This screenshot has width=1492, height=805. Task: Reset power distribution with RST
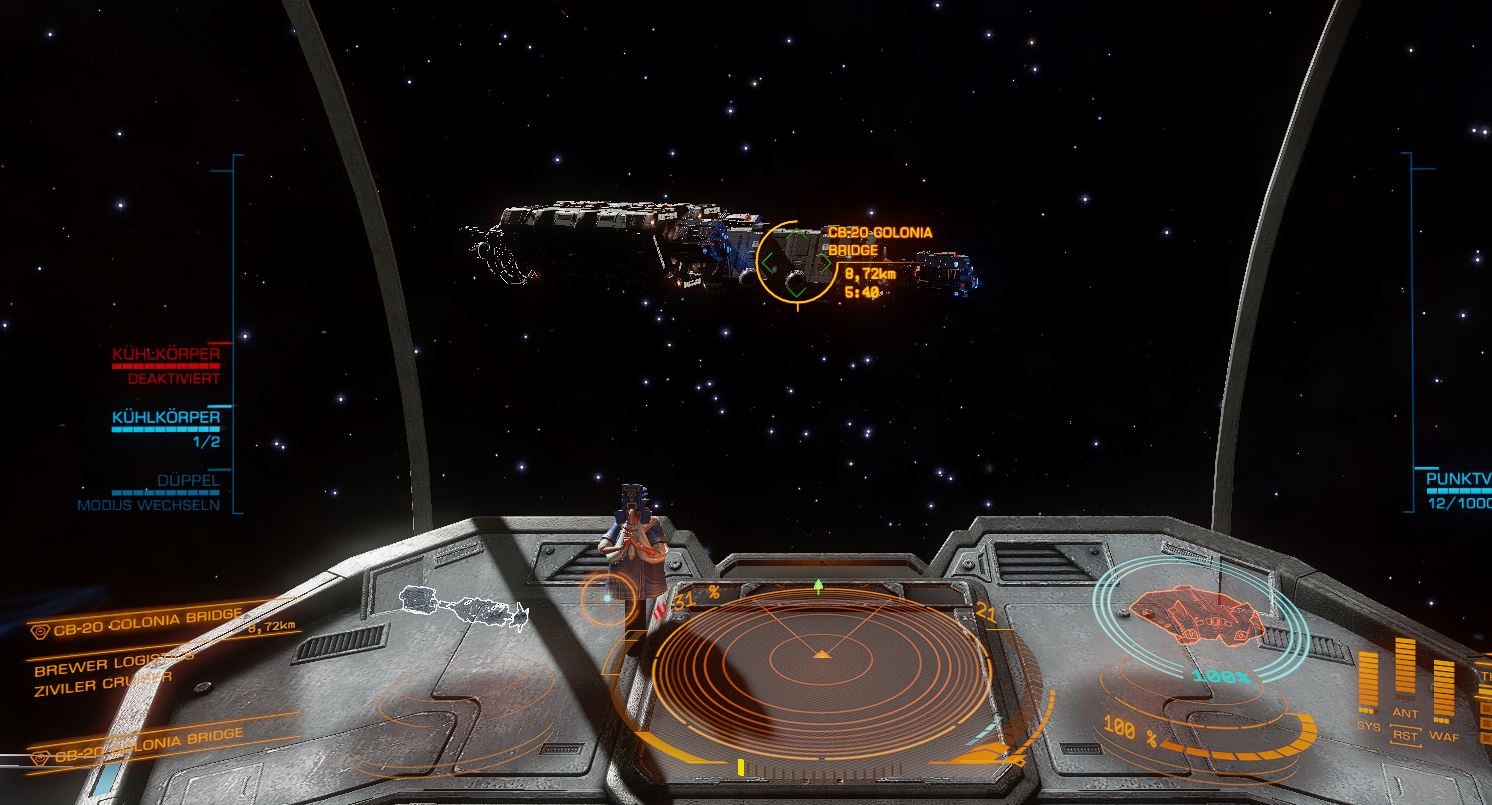[x=1405, y=736]
